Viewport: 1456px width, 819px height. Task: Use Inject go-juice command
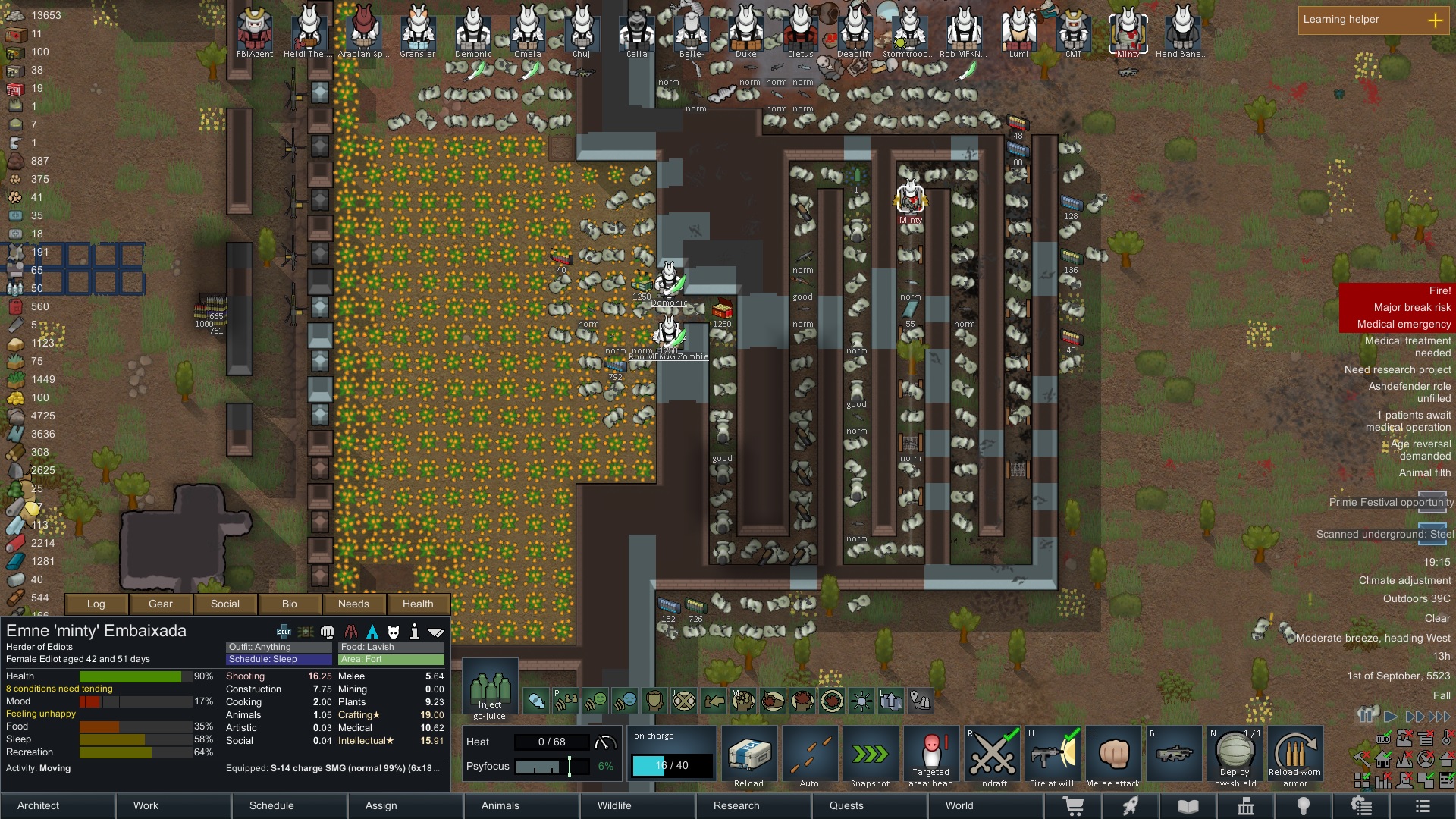tap(490, 689)
